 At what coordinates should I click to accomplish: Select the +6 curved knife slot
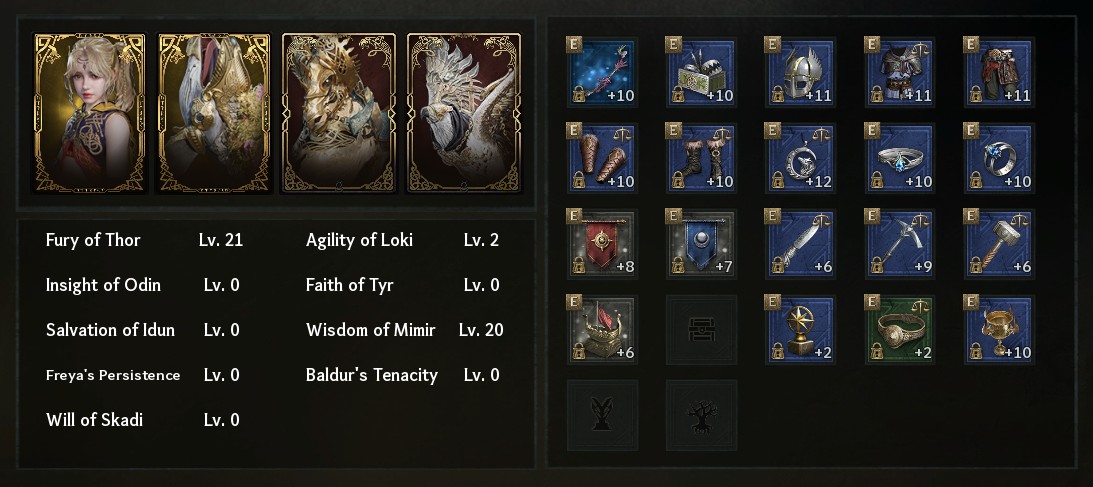point(800,244)
